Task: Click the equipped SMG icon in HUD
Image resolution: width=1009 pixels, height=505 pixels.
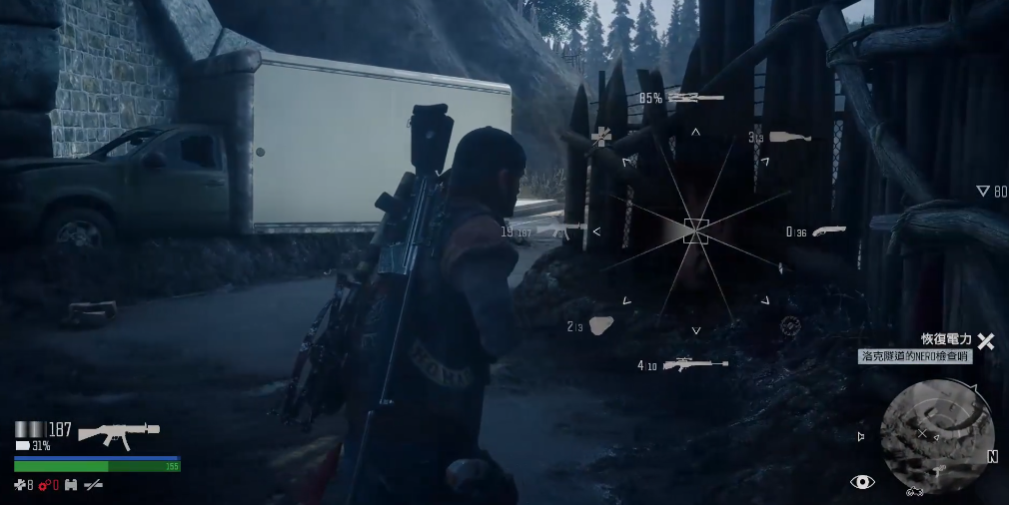Action: [118, 432]
